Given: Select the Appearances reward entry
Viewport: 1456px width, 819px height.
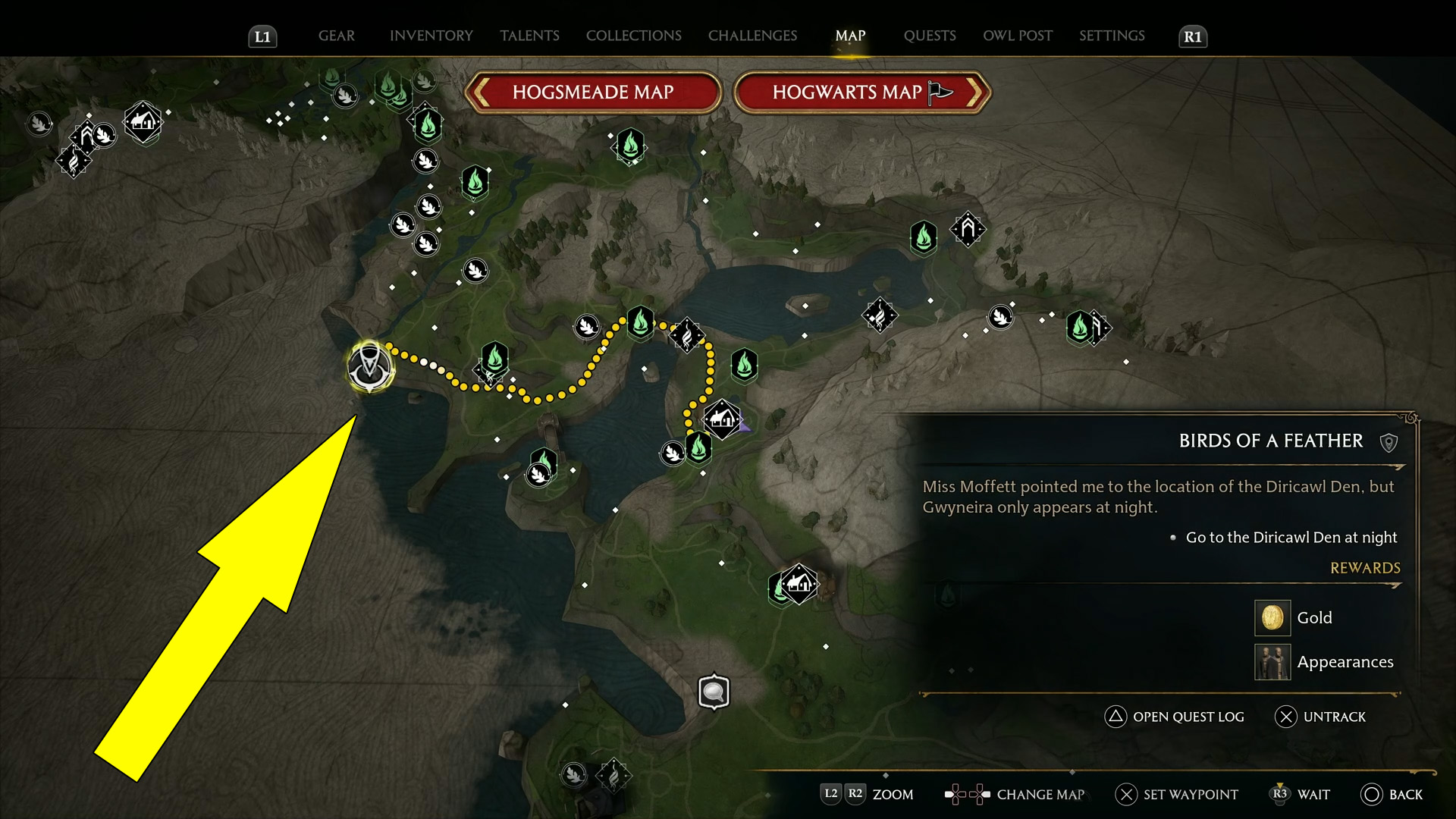Looking at the screenshot, I should (1344, 662).
